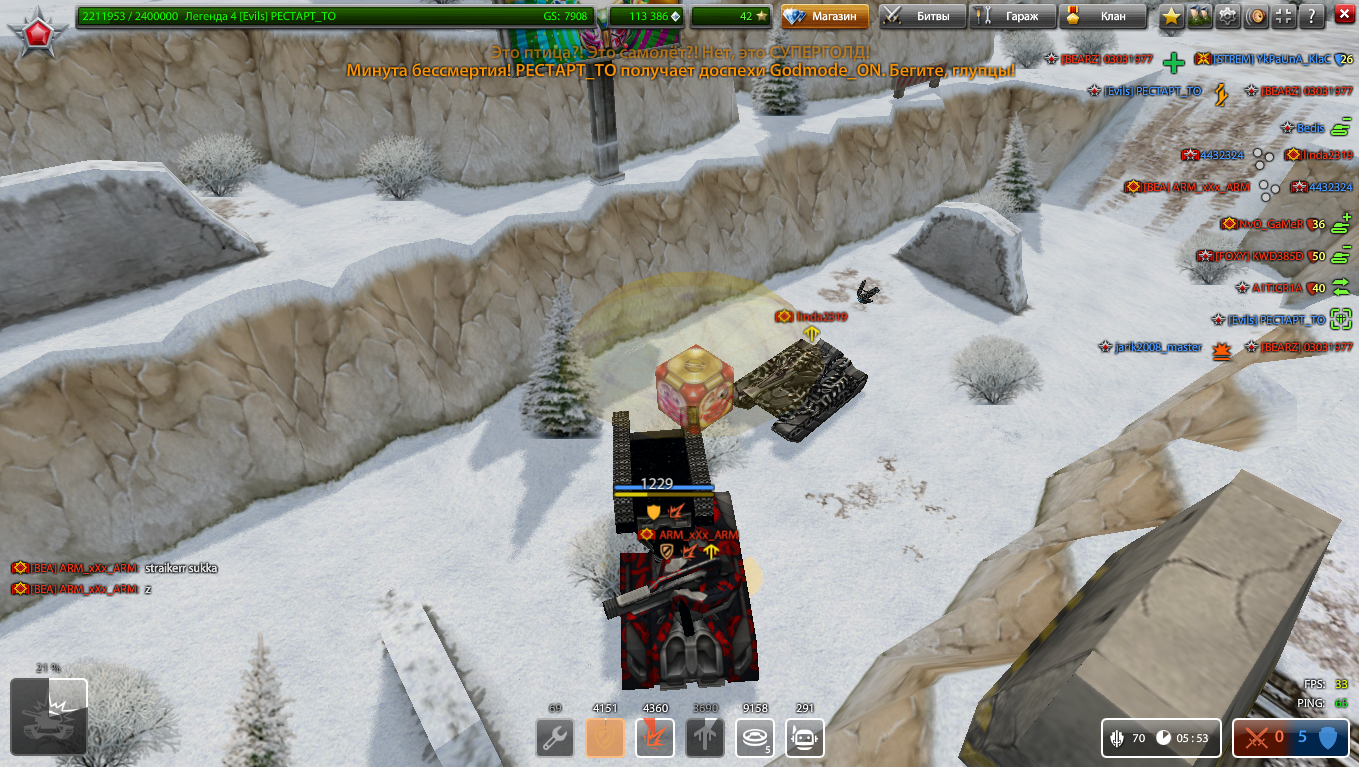Open the Клан clan menu
Viewport: 1359px width, 767px height.
pos(1101,16)
